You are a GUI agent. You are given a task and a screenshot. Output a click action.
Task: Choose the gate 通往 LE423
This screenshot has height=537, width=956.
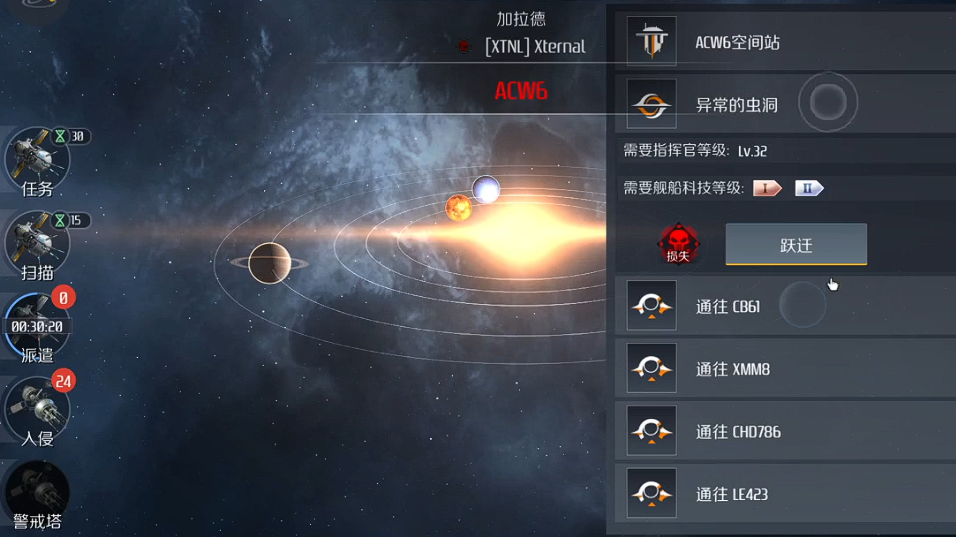[785, 494]
